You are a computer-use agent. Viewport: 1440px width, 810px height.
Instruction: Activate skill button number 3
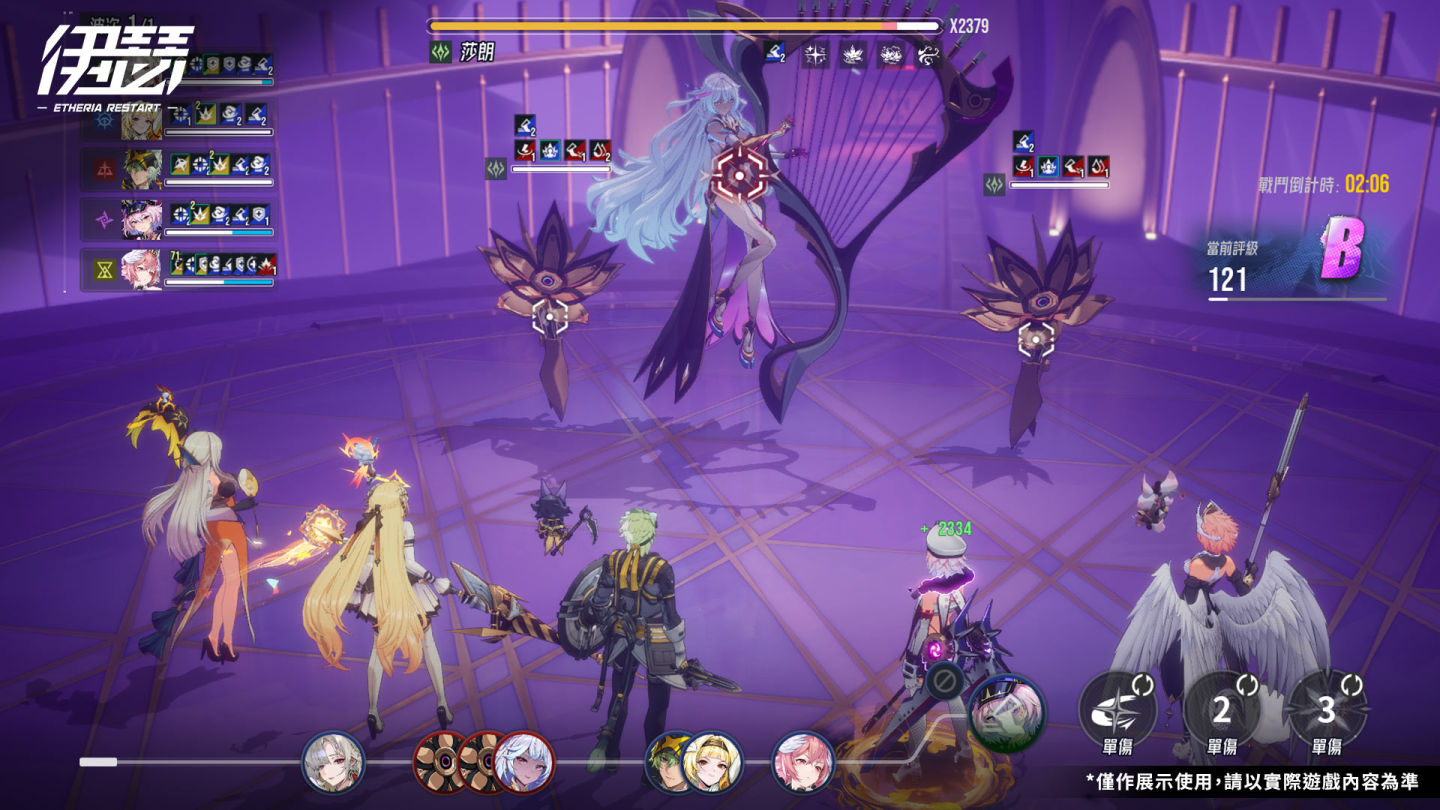point(1326,709)
